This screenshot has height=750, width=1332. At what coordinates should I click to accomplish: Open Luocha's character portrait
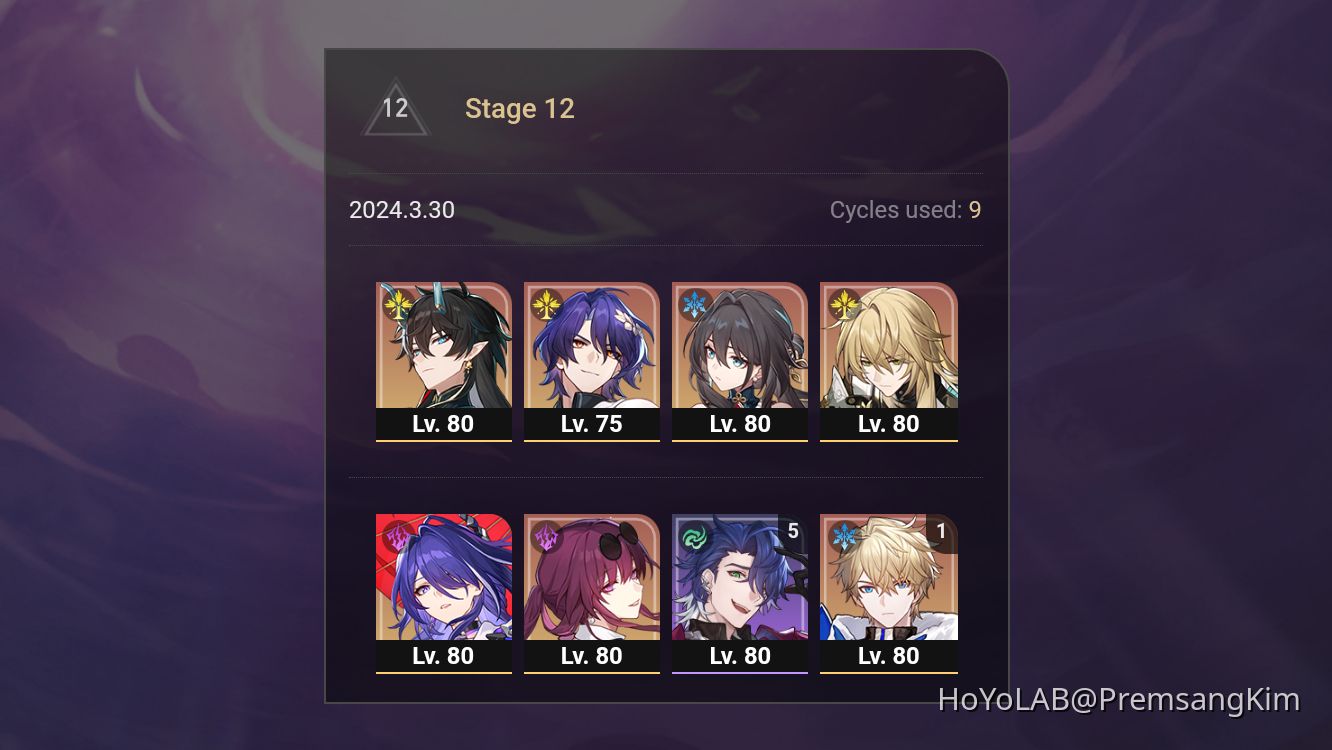point(888,350)
